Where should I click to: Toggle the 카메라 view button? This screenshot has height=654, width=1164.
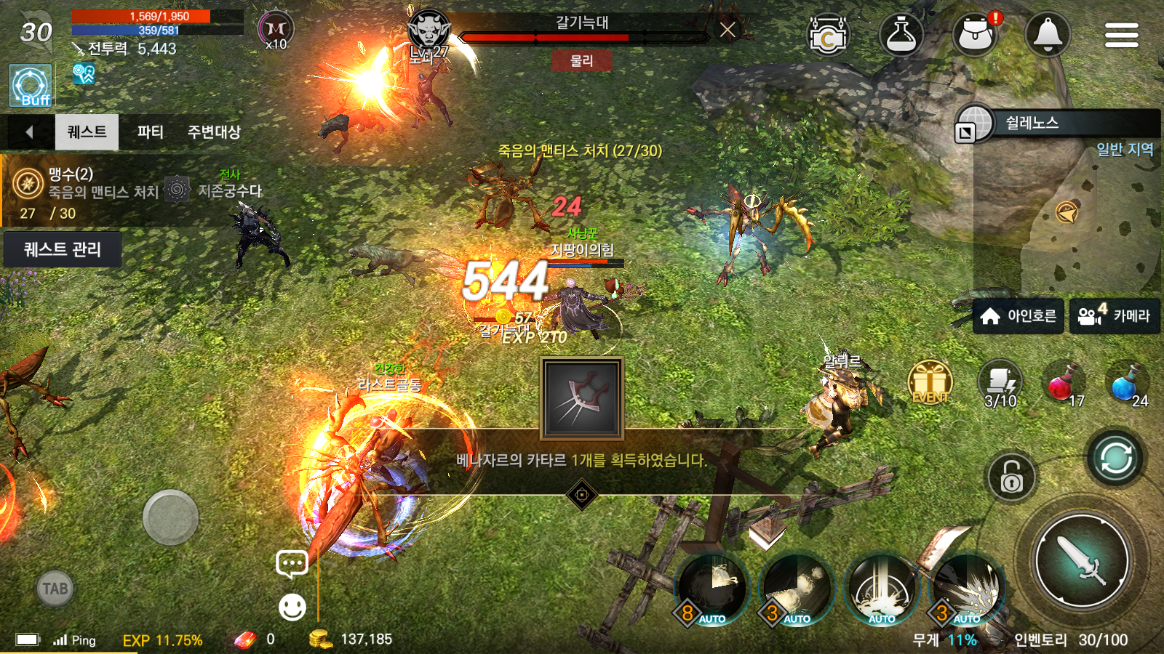[x=1114, y=317]
